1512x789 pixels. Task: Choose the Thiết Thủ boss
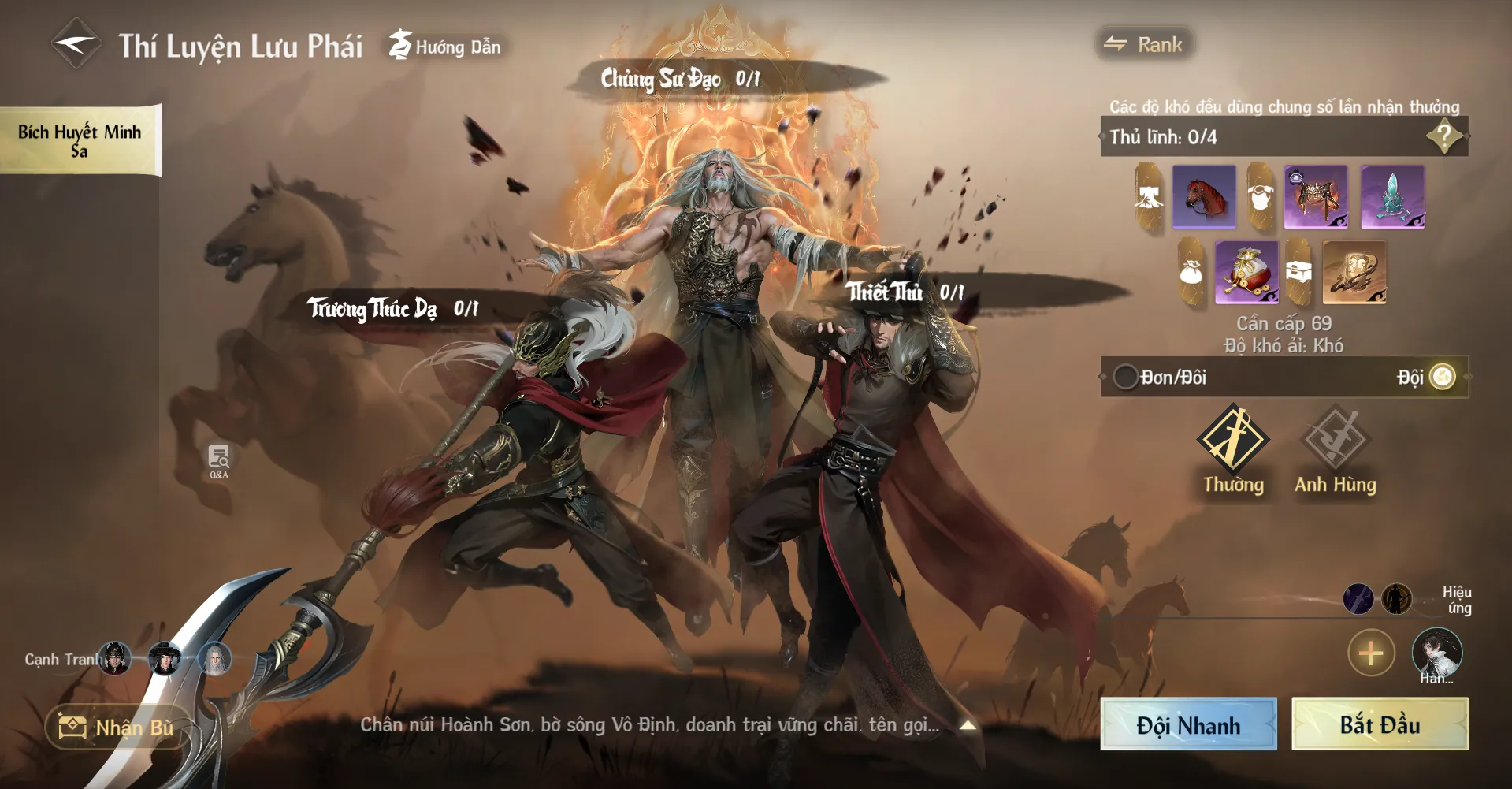pos(904,292)
